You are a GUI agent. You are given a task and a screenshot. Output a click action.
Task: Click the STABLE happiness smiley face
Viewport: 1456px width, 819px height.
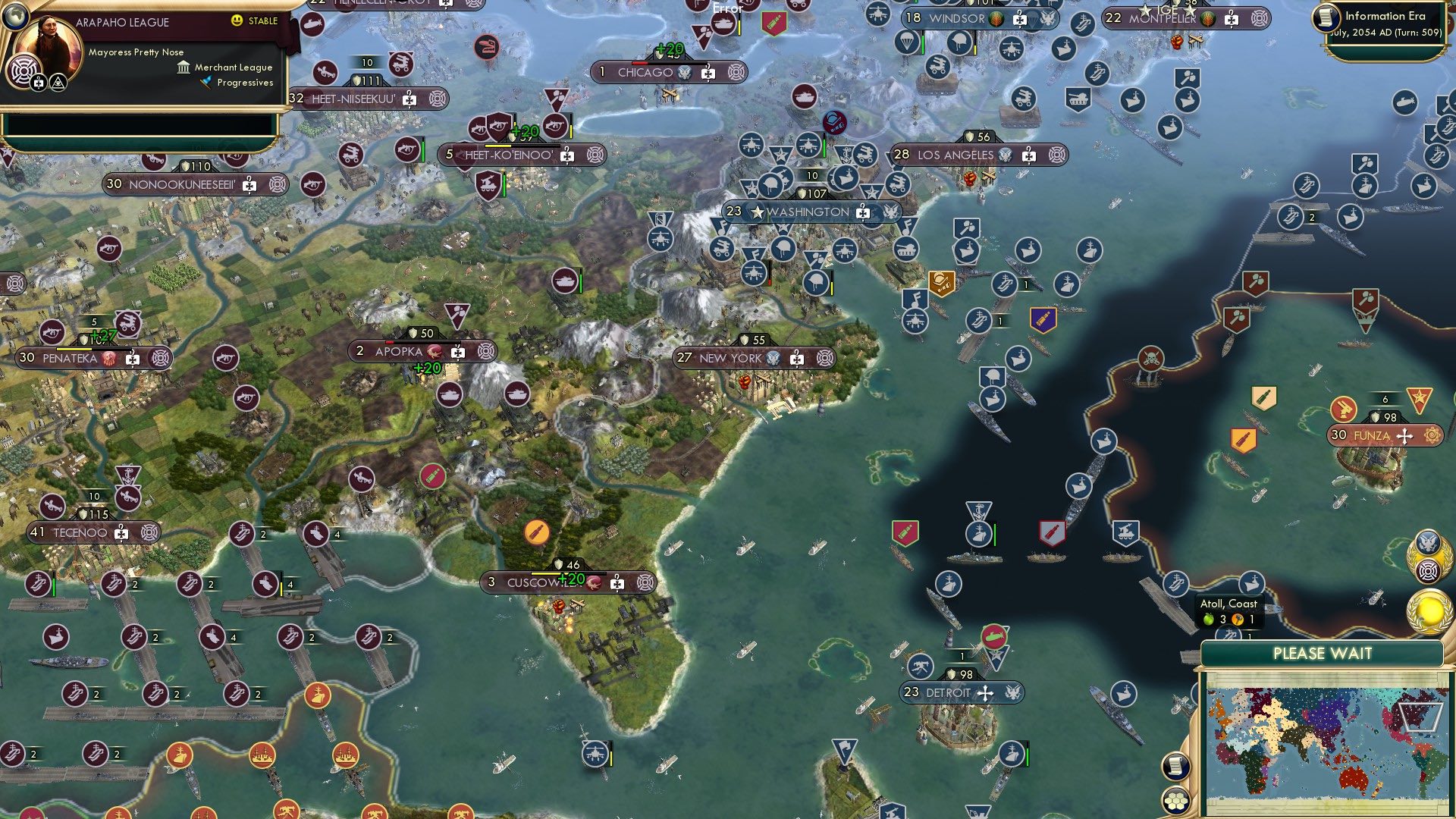[x=237, y=21]
